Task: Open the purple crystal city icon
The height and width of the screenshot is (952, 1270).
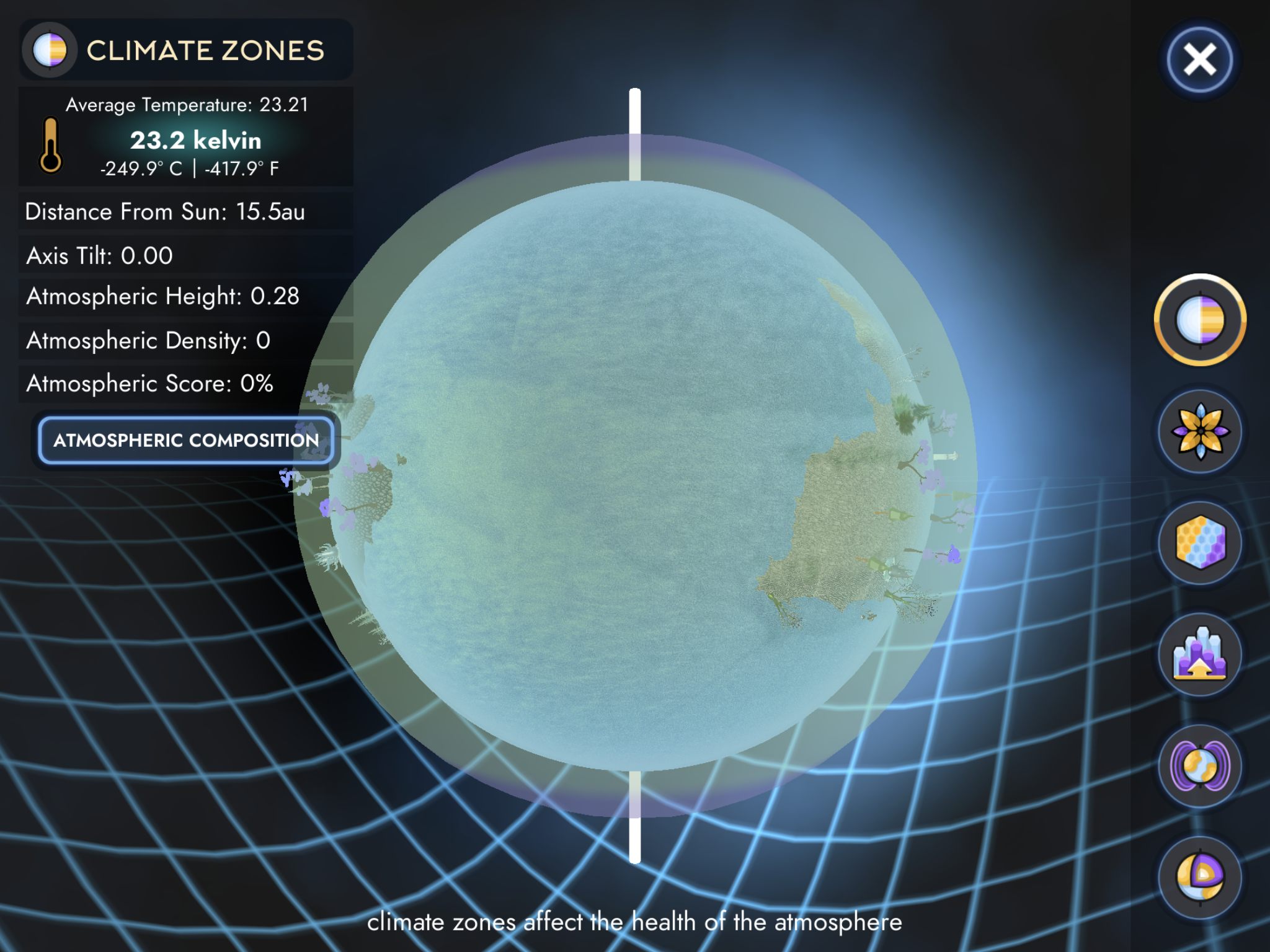Action: point(1200,654)
